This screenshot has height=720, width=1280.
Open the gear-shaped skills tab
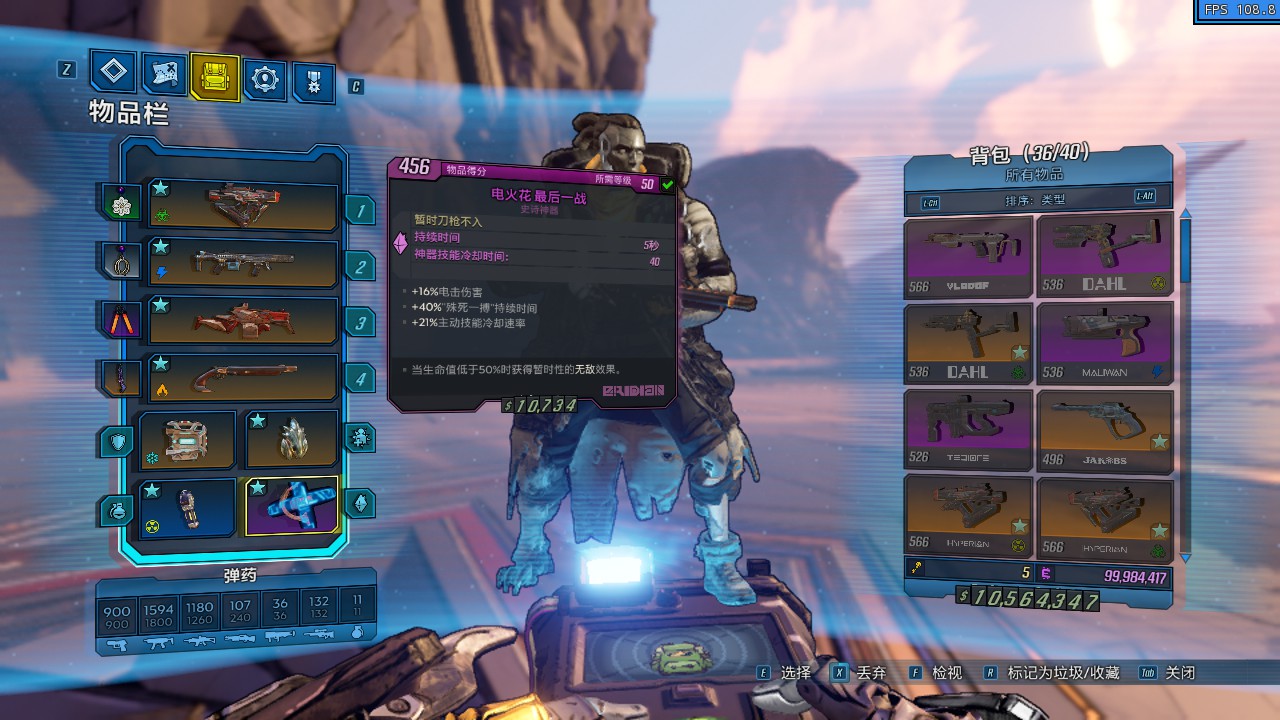pos(265,79)
